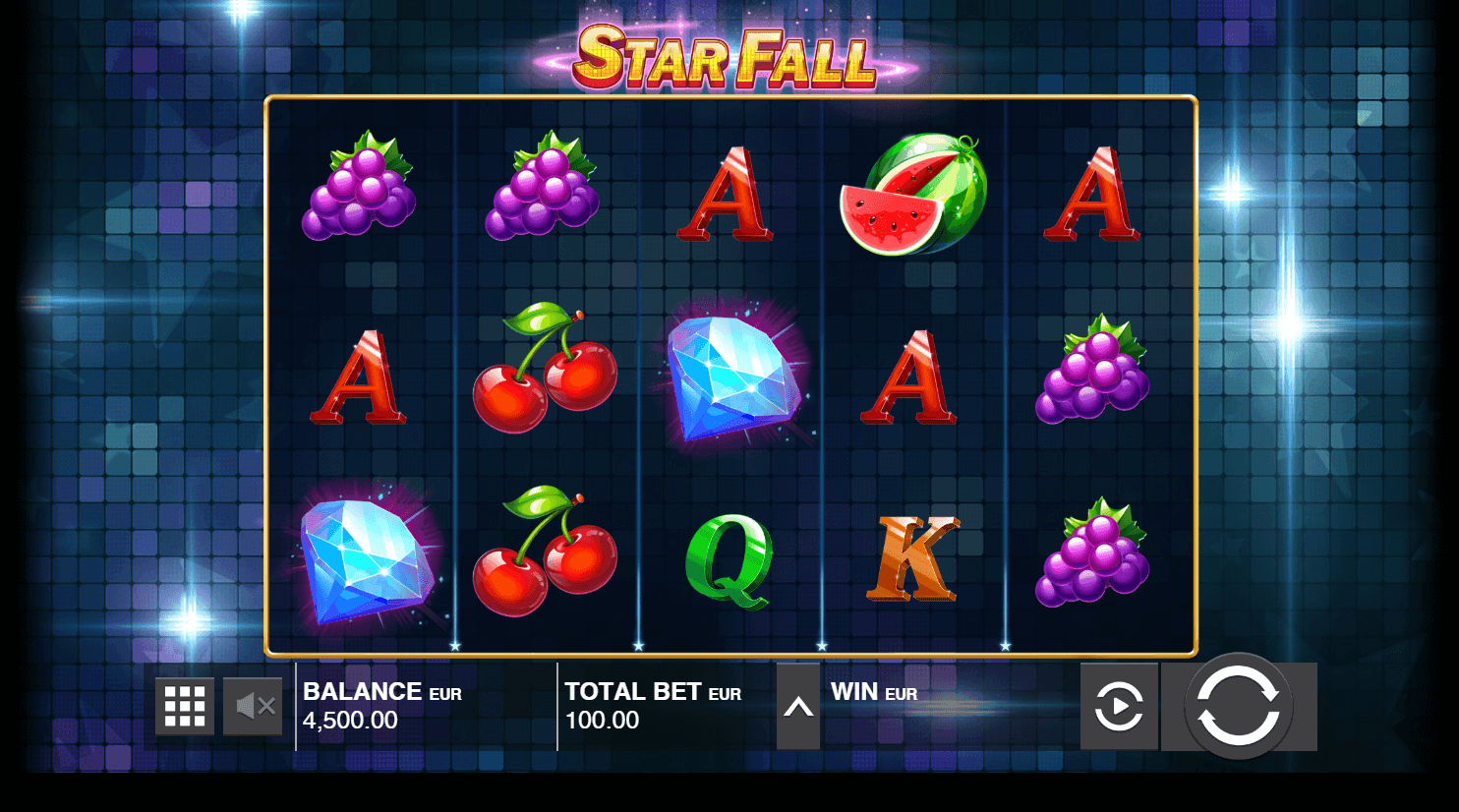
Task: Activate the autoplay button
Action: coord(1119,706)
